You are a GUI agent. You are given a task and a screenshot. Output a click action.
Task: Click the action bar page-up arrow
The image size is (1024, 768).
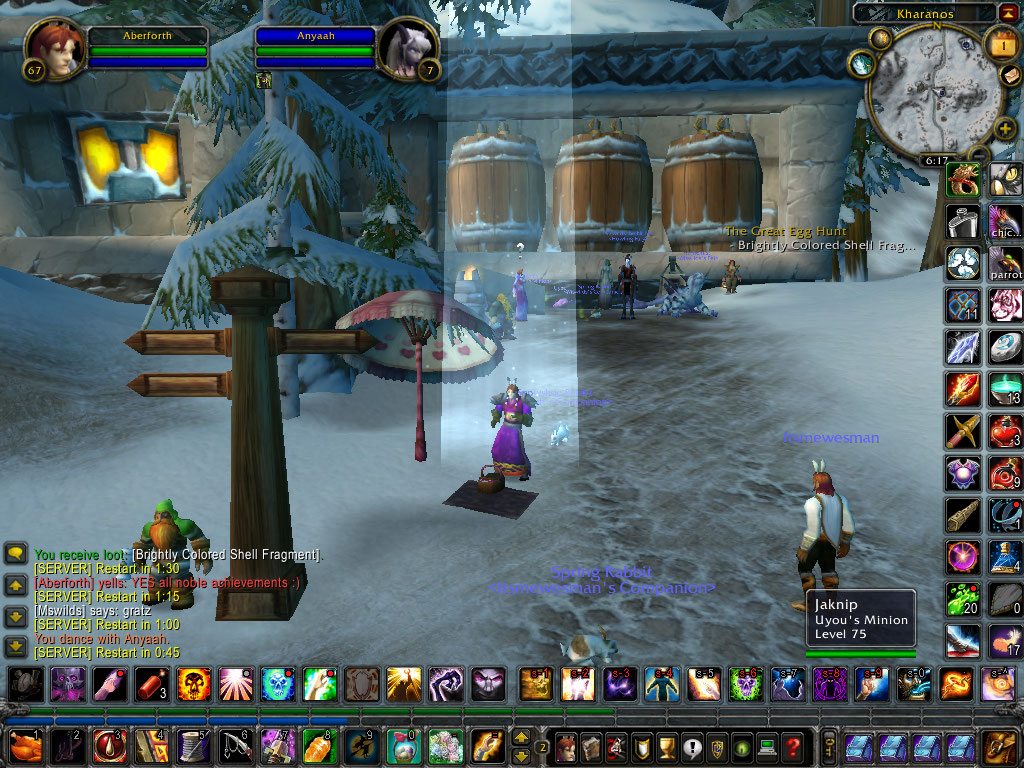(x=521, y=738)
